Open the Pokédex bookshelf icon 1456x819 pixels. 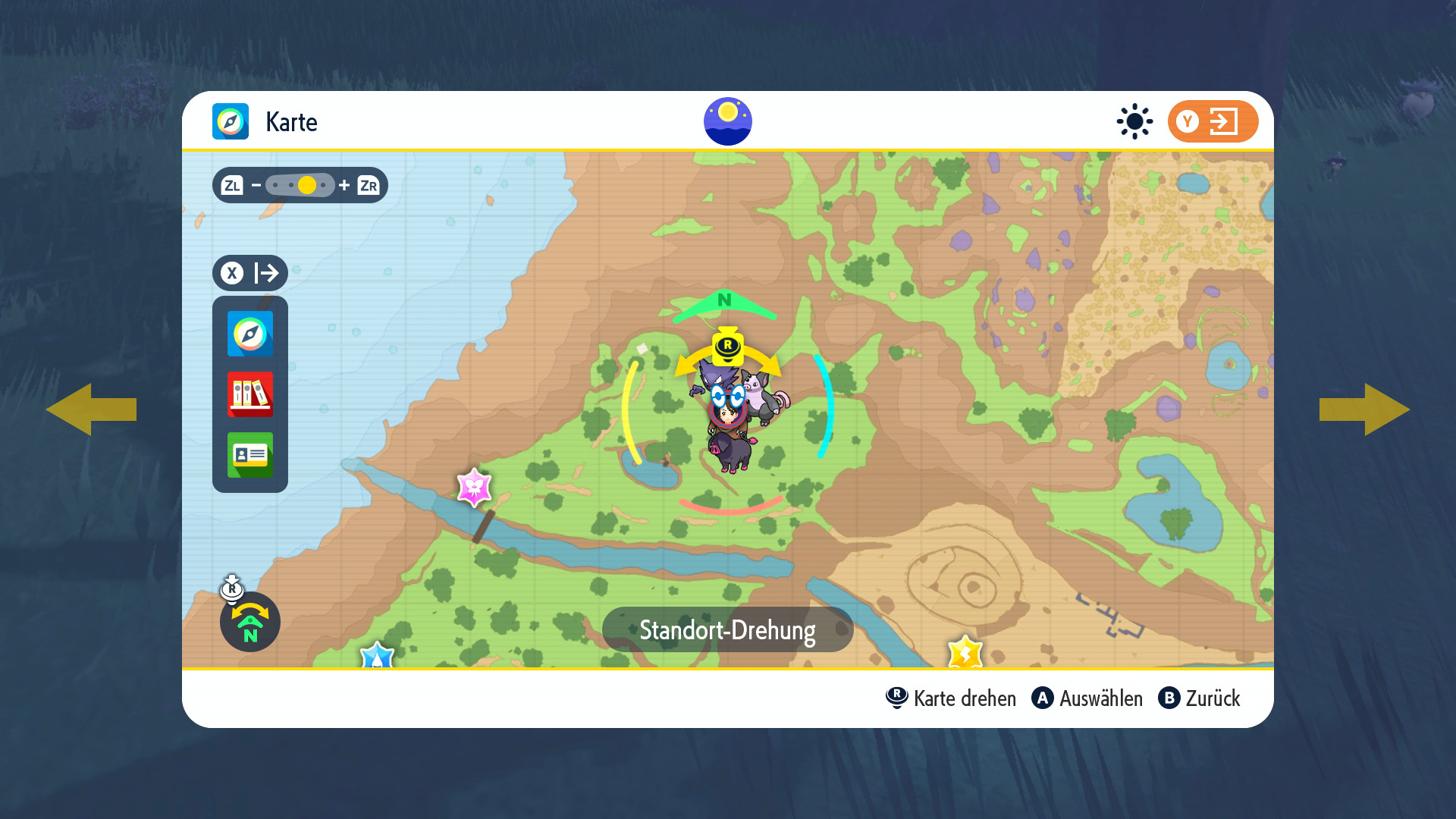click(x=249, y=394)
